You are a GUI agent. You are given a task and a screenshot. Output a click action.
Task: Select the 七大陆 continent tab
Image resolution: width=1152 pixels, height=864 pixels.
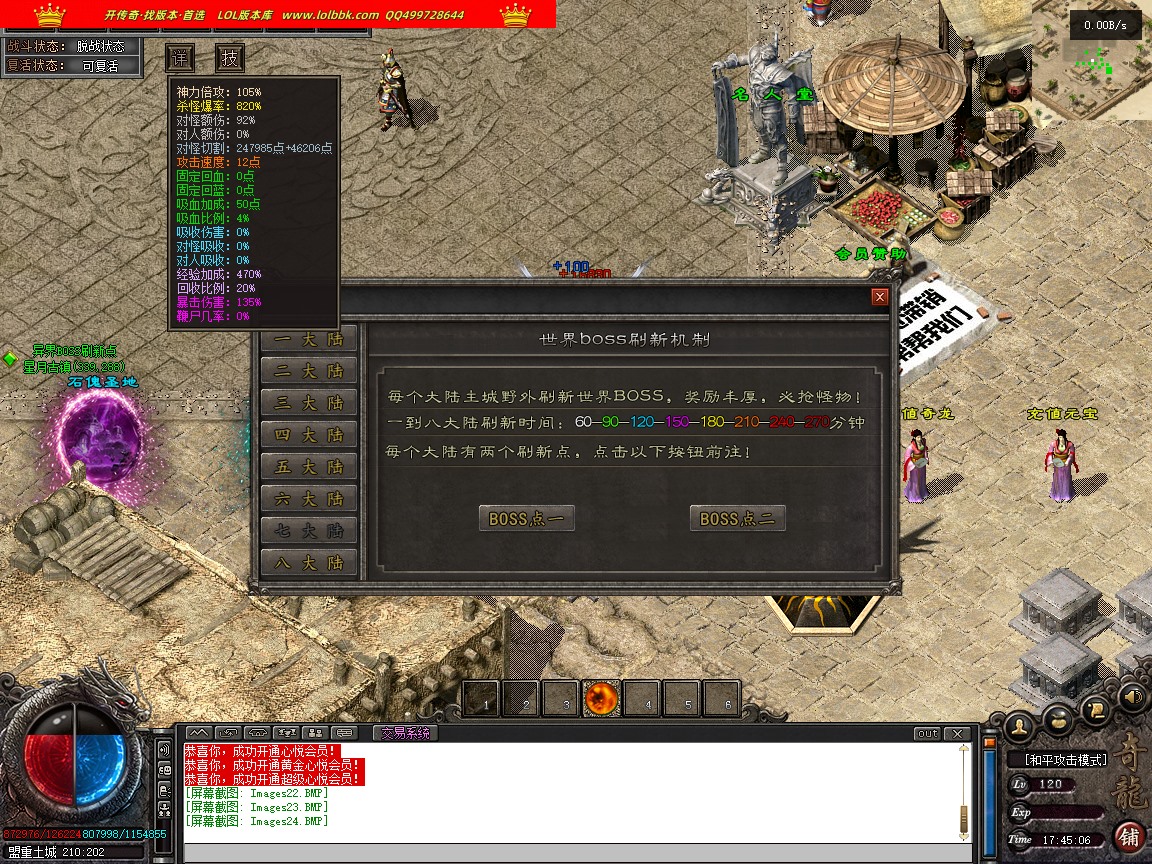tap(309, 531)
